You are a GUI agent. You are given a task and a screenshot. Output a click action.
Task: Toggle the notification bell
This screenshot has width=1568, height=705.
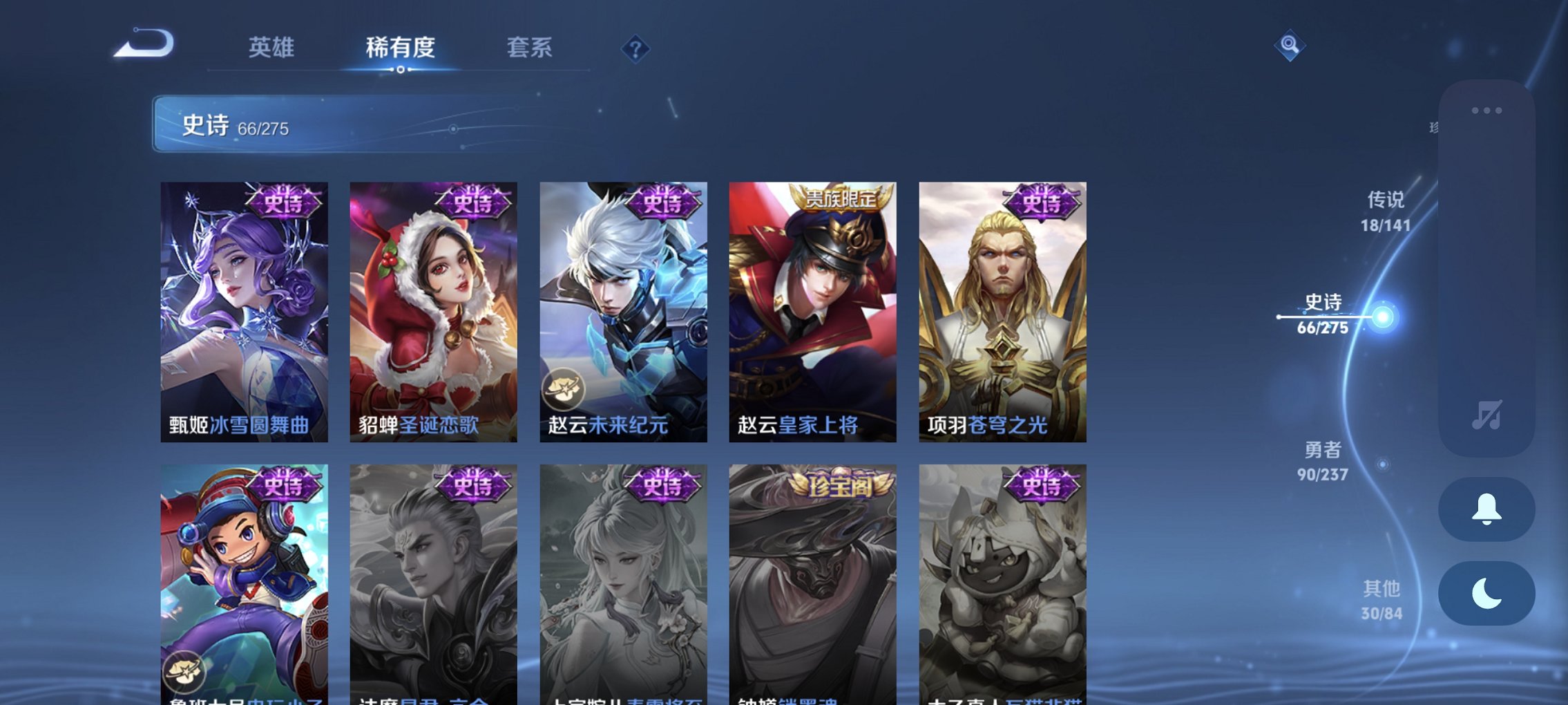click(1486, 509)
